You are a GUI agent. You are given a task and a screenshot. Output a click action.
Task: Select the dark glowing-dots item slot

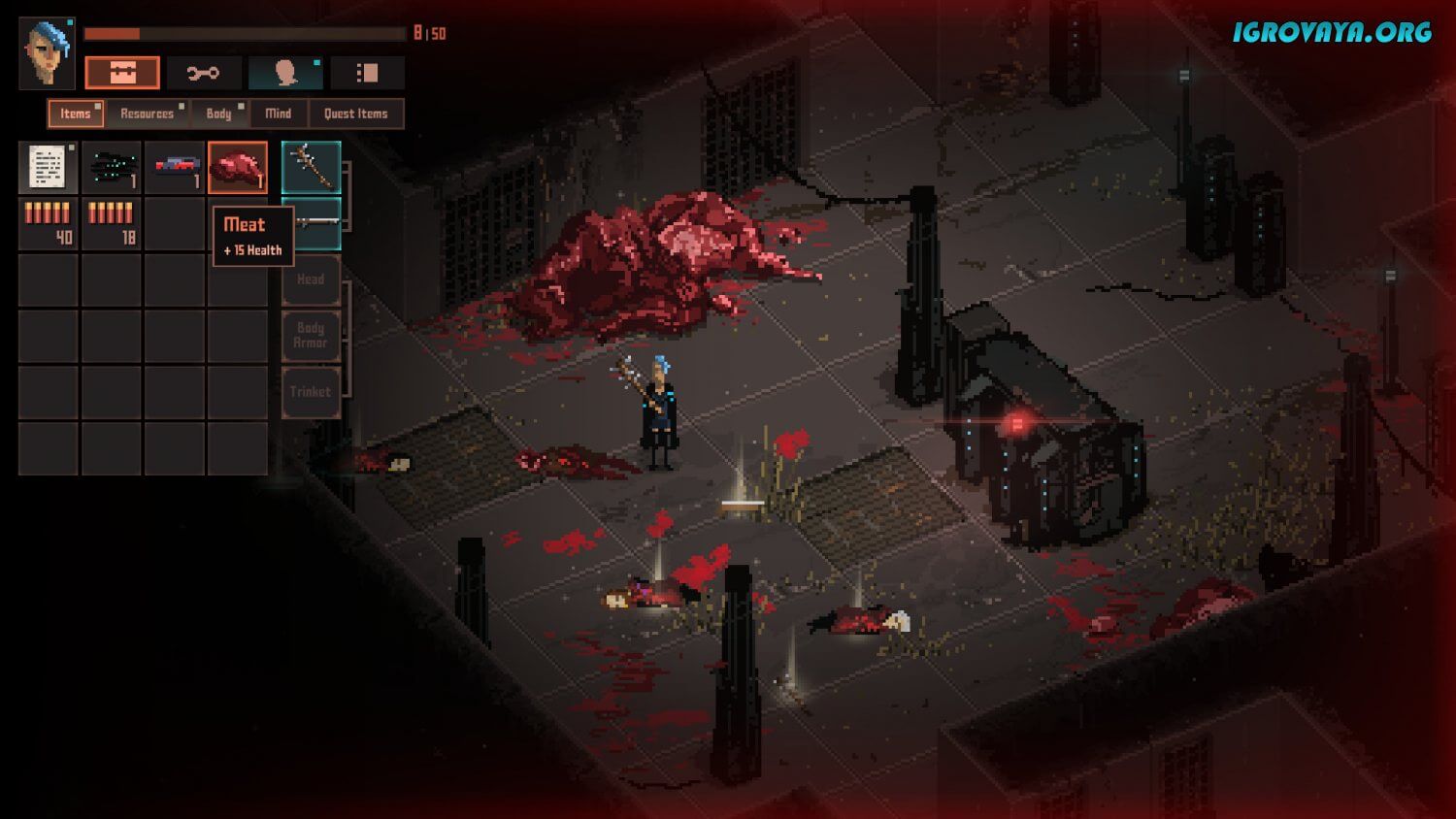click(x=111, y=168)
